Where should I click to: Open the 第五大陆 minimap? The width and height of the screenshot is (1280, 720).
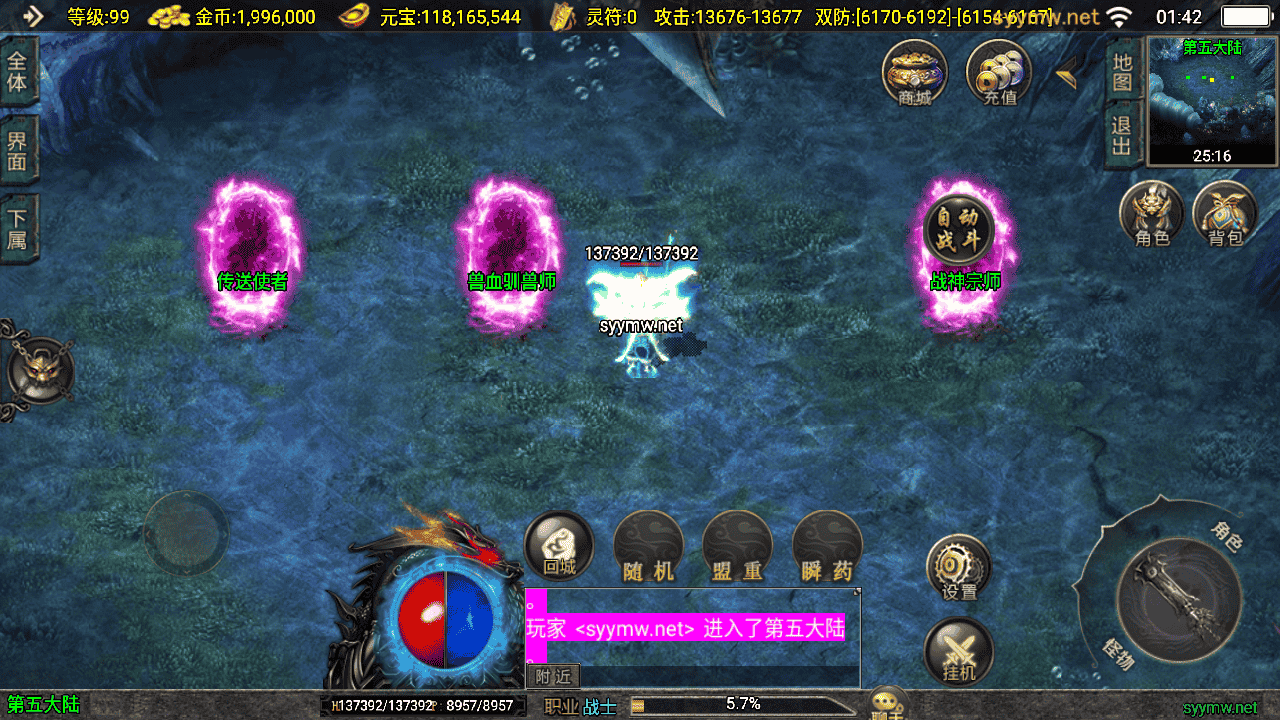pyautogui.click(x=1212, y=100)
